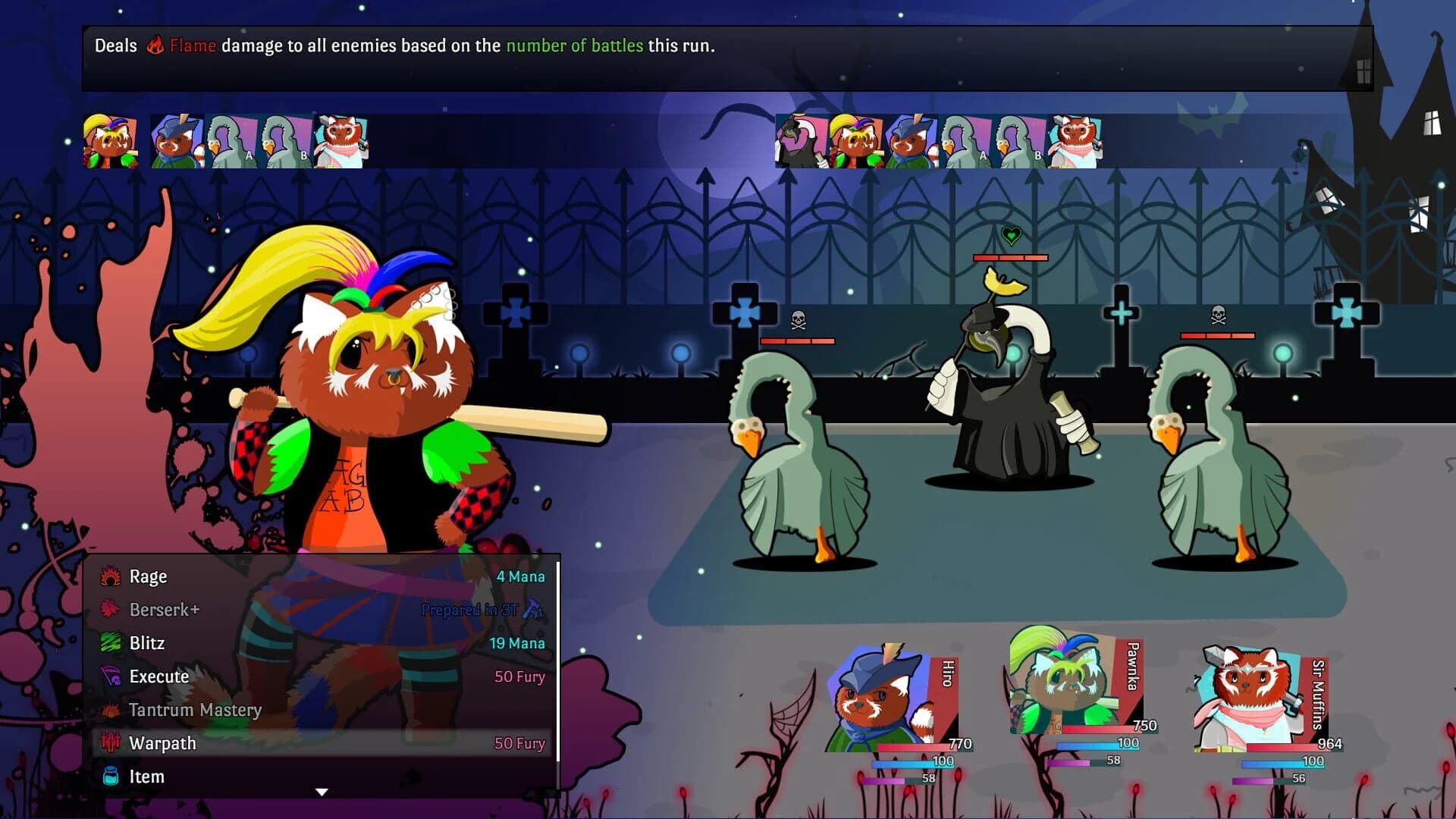Select the Rage flame icon
Viewport: 1456px width, 819px height.
point(112,576)
